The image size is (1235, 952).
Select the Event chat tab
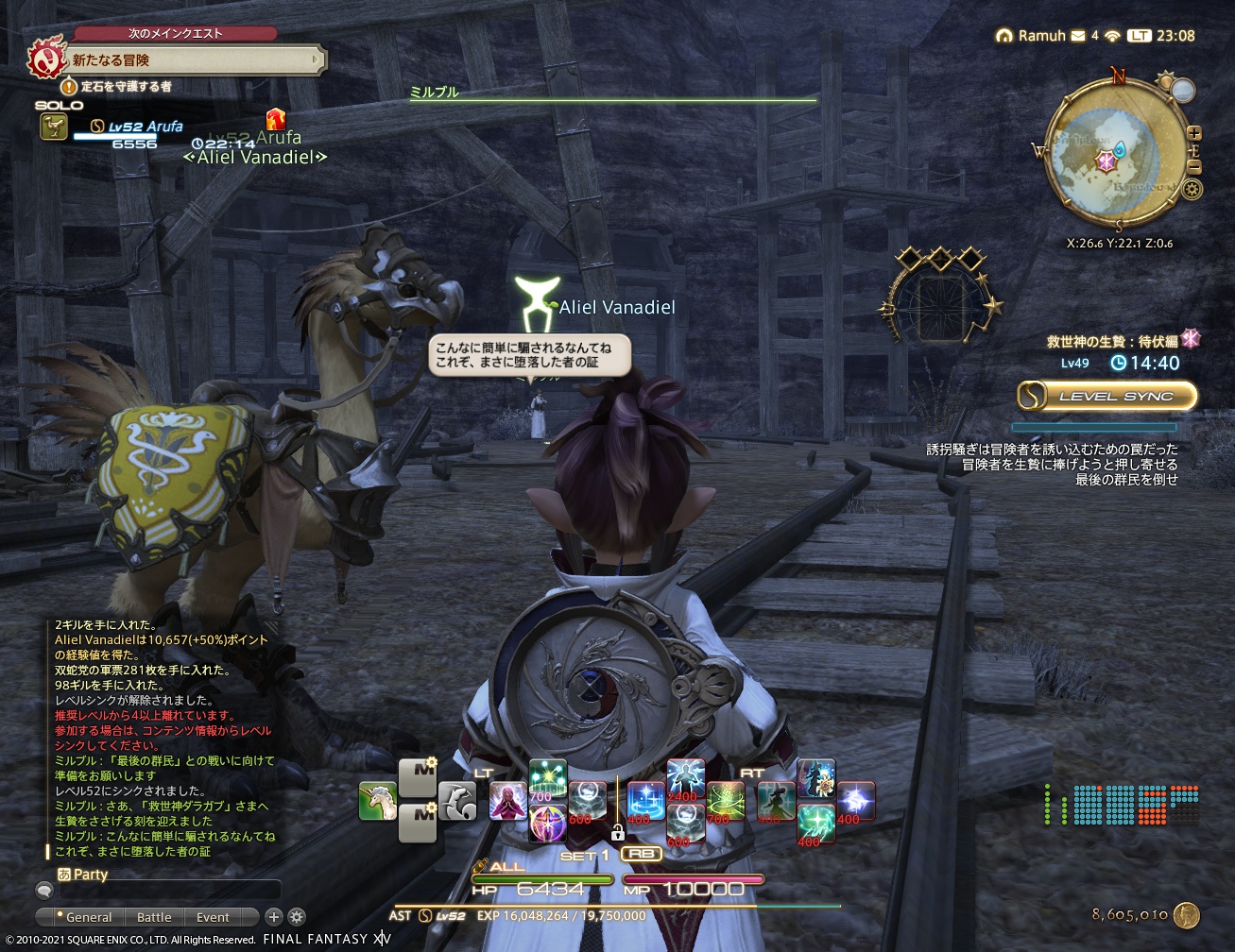[212, 916]
